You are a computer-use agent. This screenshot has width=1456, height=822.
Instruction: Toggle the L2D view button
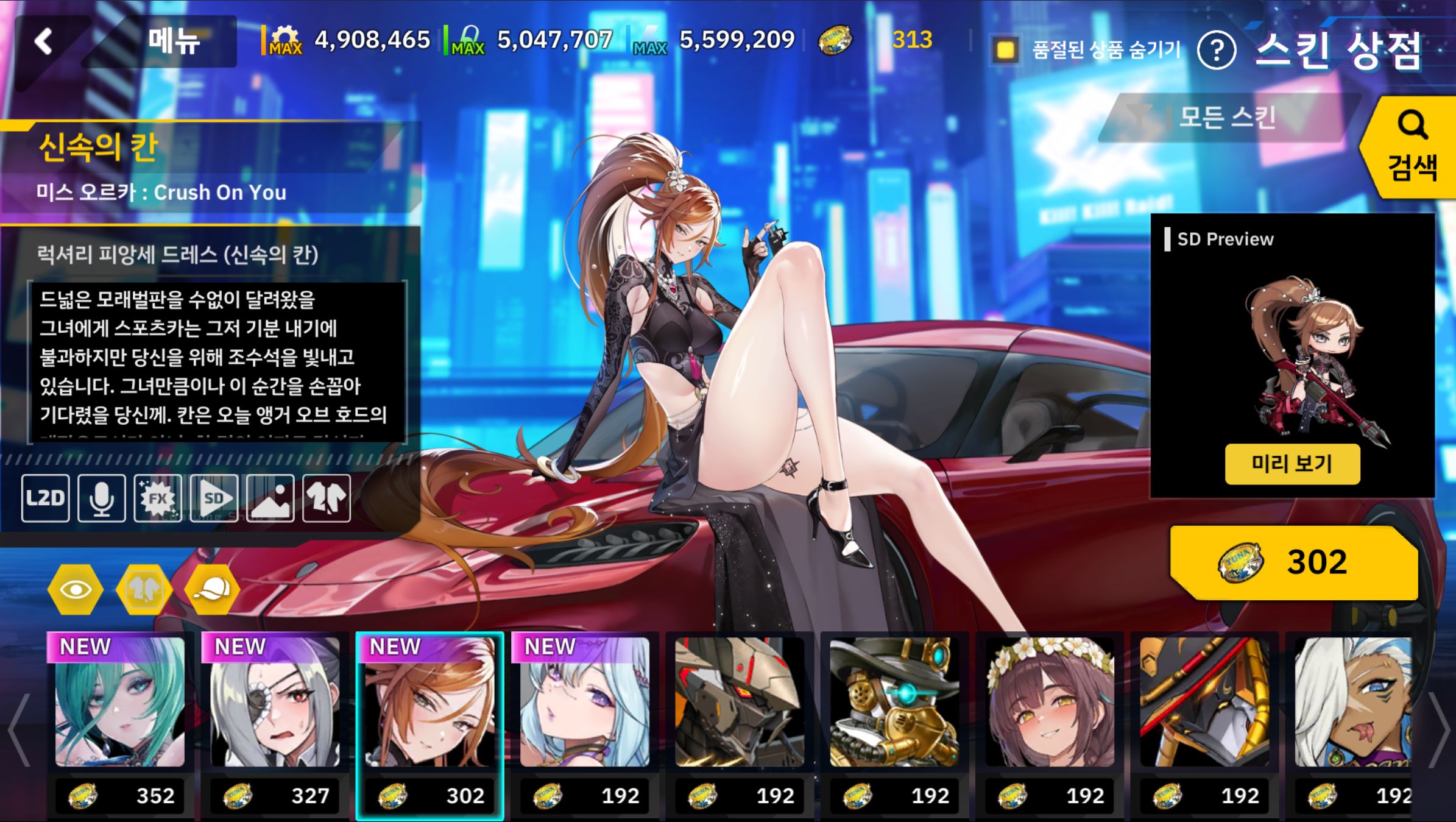(46, 498)
